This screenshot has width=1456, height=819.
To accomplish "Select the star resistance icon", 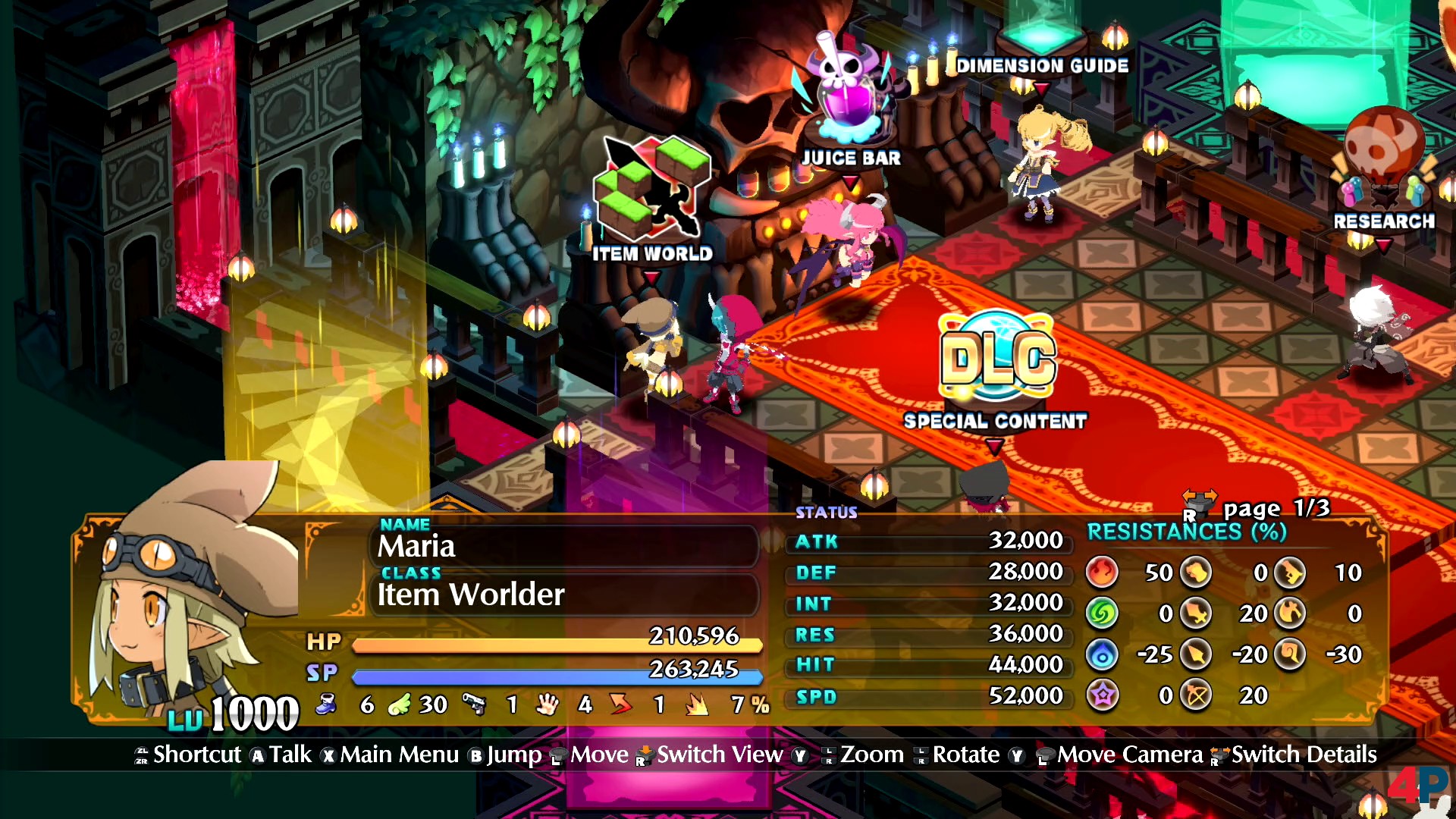I will pyautogui.click(x=1102, y=695).
